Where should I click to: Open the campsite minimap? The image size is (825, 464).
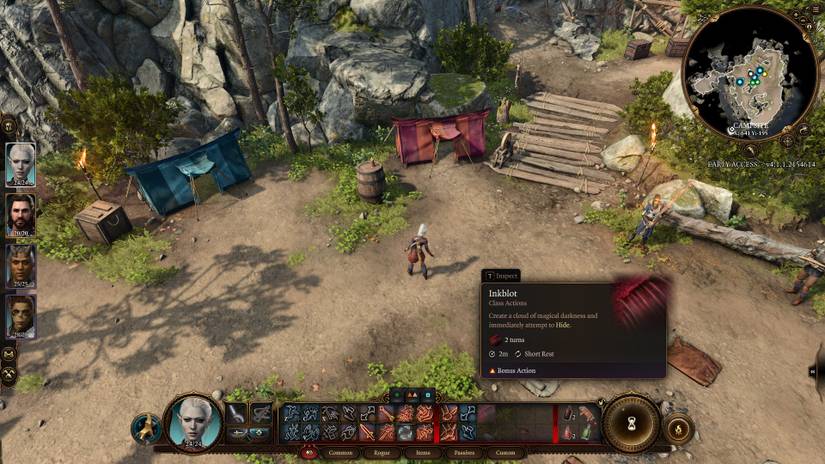click(x=749, y=75)
